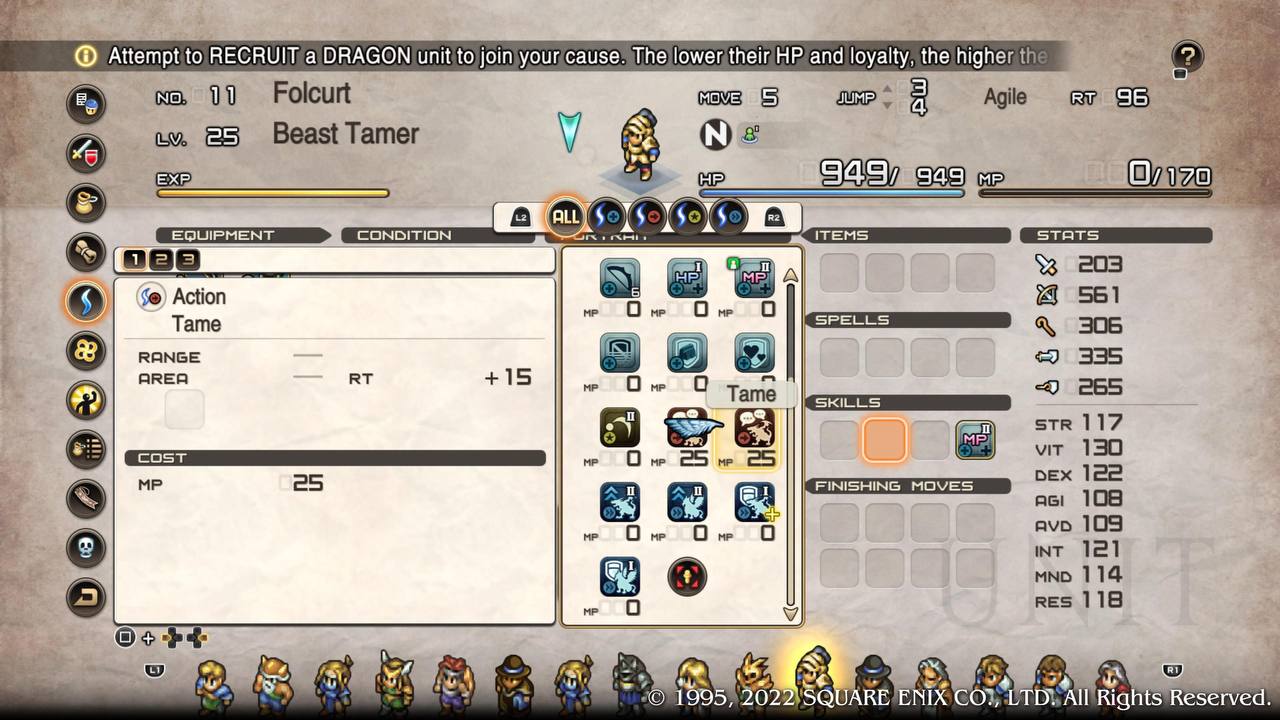Click the down arrow on the skill list scrollbar
Viewport: 1280px width, 720px height.
(x=790, y=612)
